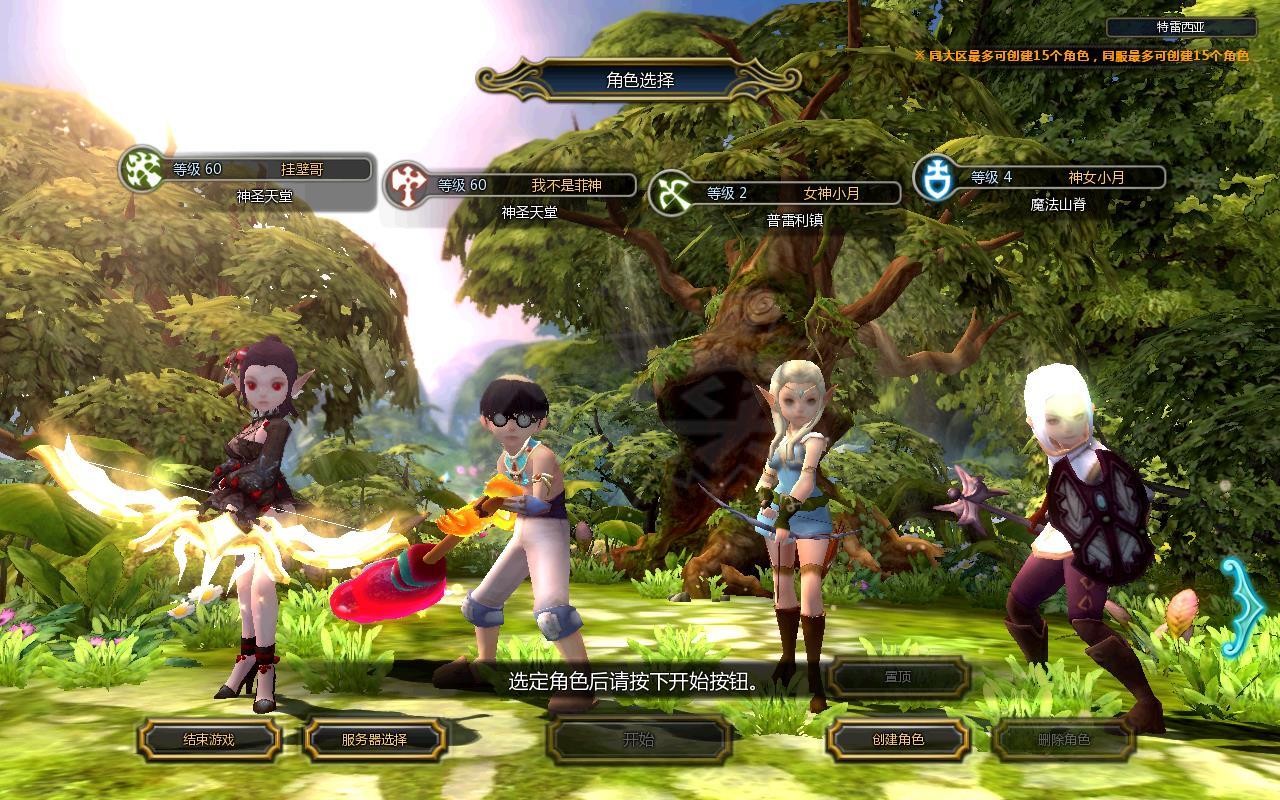Click the 特雷西亚 server name box
The width and height of the screenshot is (1280, 800).
[x=1181, y=28]
